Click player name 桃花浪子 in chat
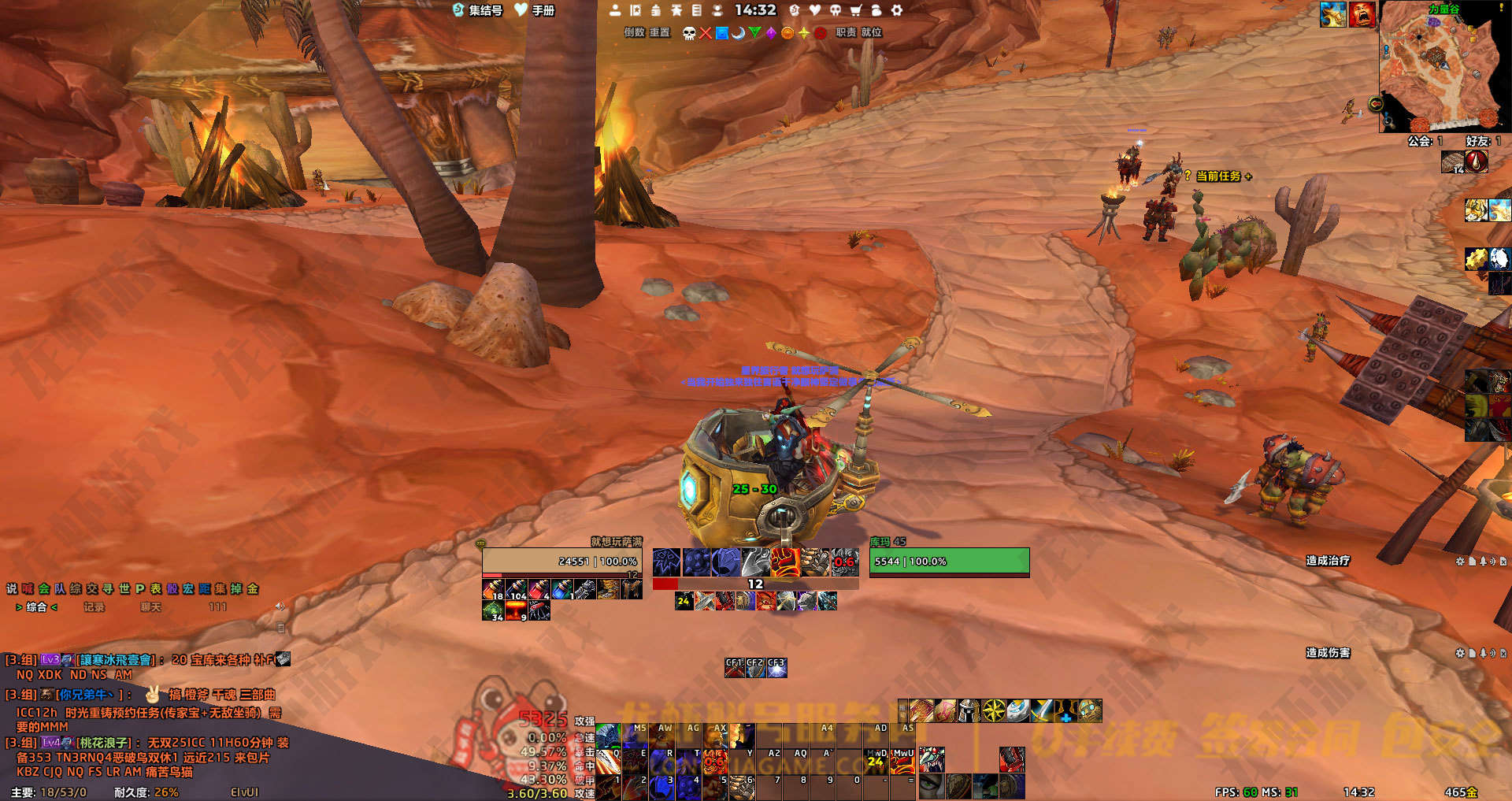Viewport: 1512px width, 801px height. click(x=103, y=743)
